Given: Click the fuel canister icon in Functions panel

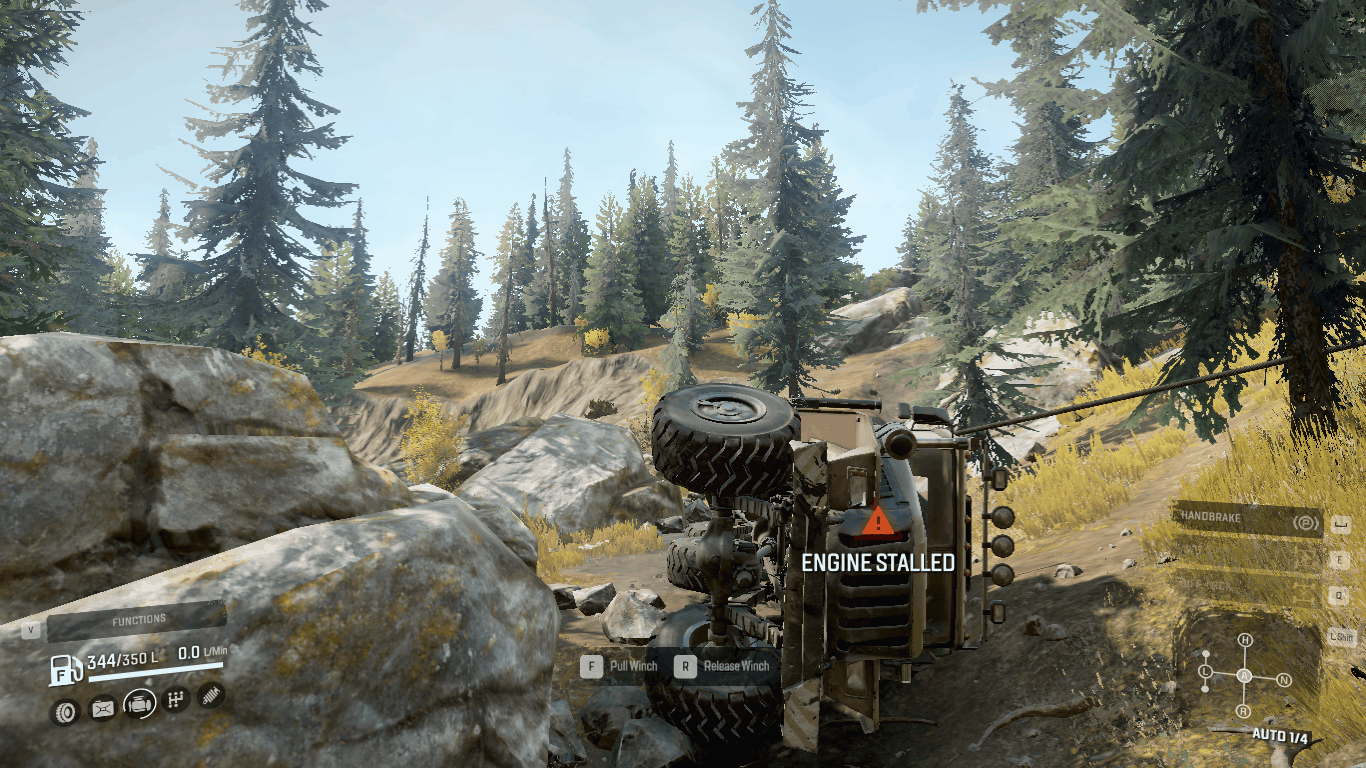Looking at the screenshot, I should tap(102, 707).
